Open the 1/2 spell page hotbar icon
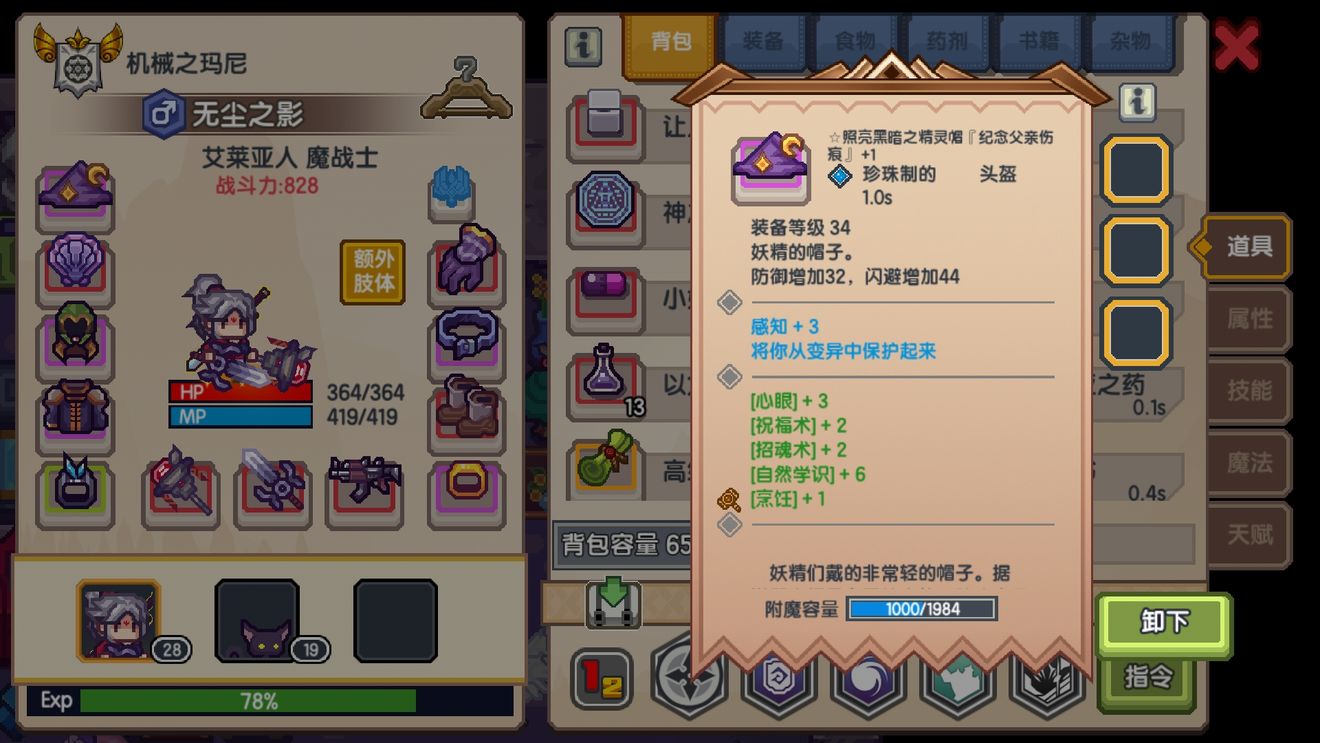 point(601,679)
